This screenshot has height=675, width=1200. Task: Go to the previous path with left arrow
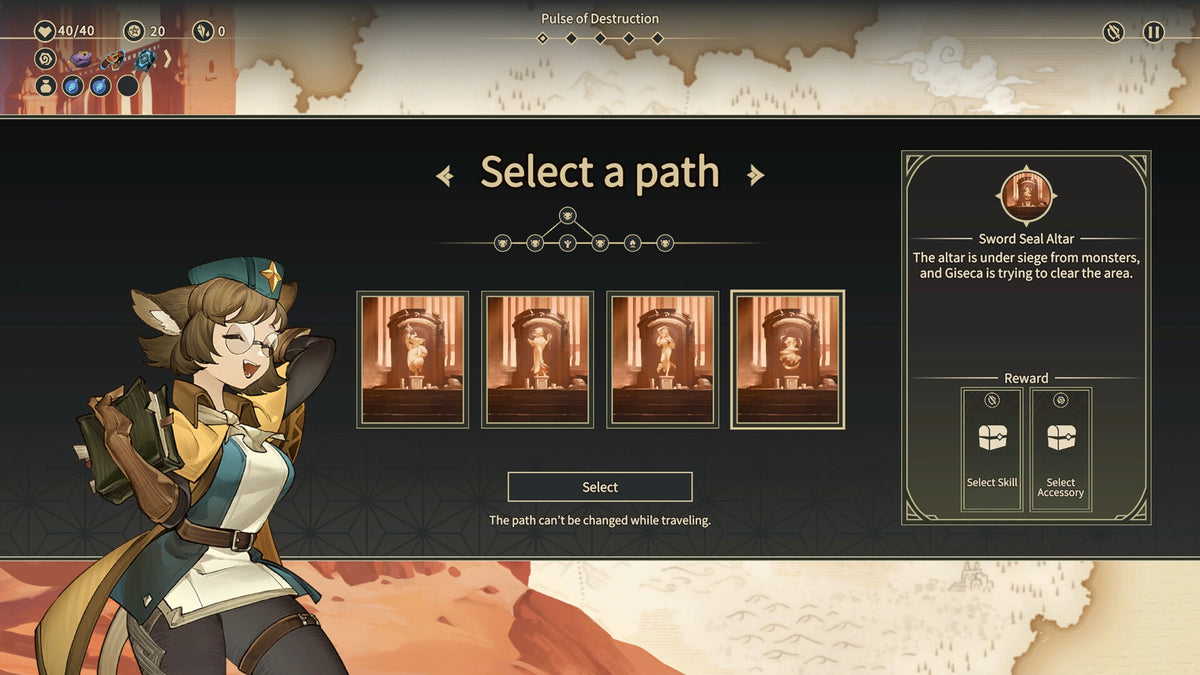click(445, 176)
